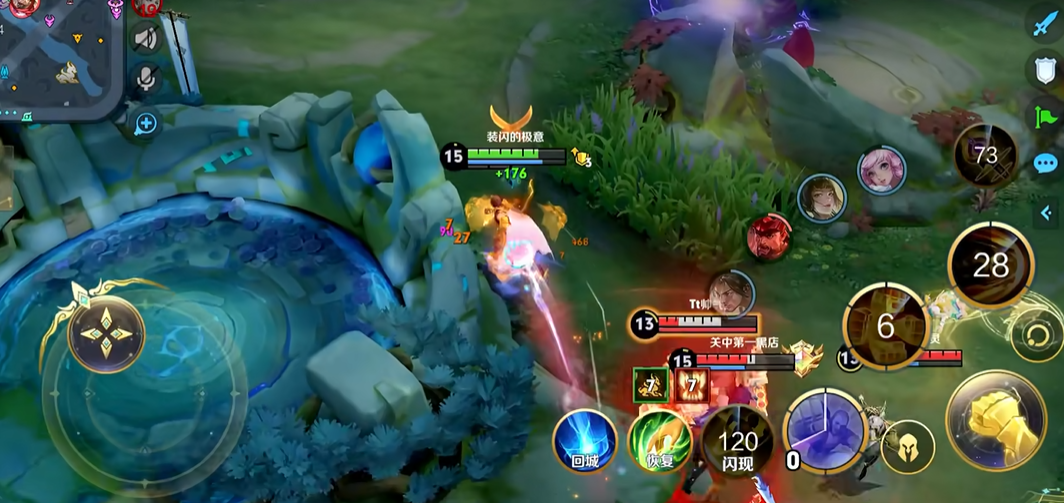Screen dimensions: 1064x503
Task: Tap the skill with 6-second cooldown
Action: [885, 326]
